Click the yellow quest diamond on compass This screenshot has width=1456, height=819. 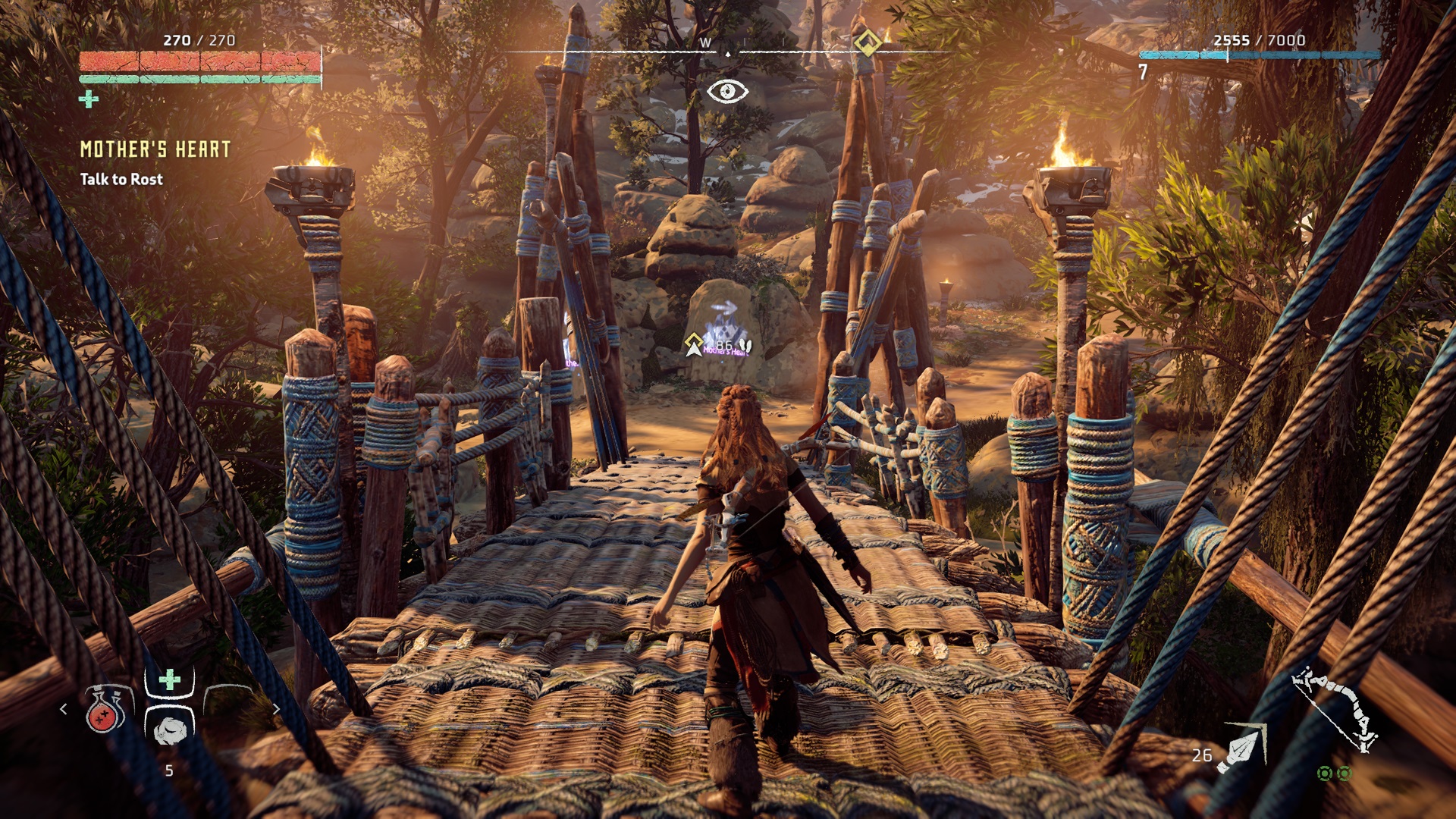coord(868,42)
